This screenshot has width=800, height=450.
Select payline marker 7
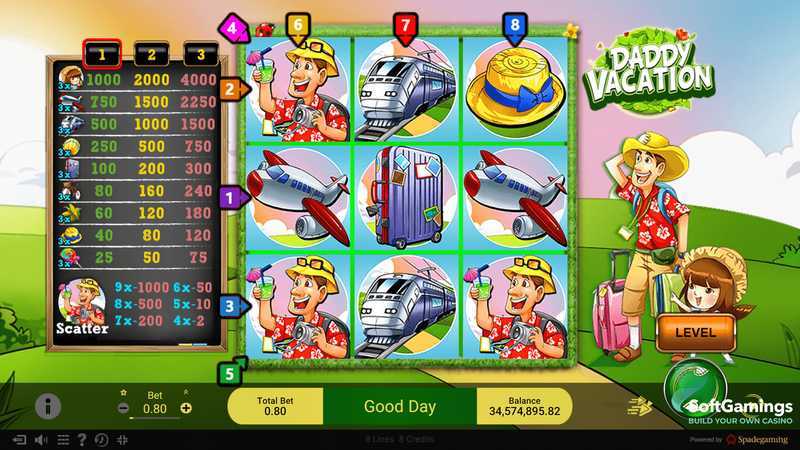click(x=405, y=25)
